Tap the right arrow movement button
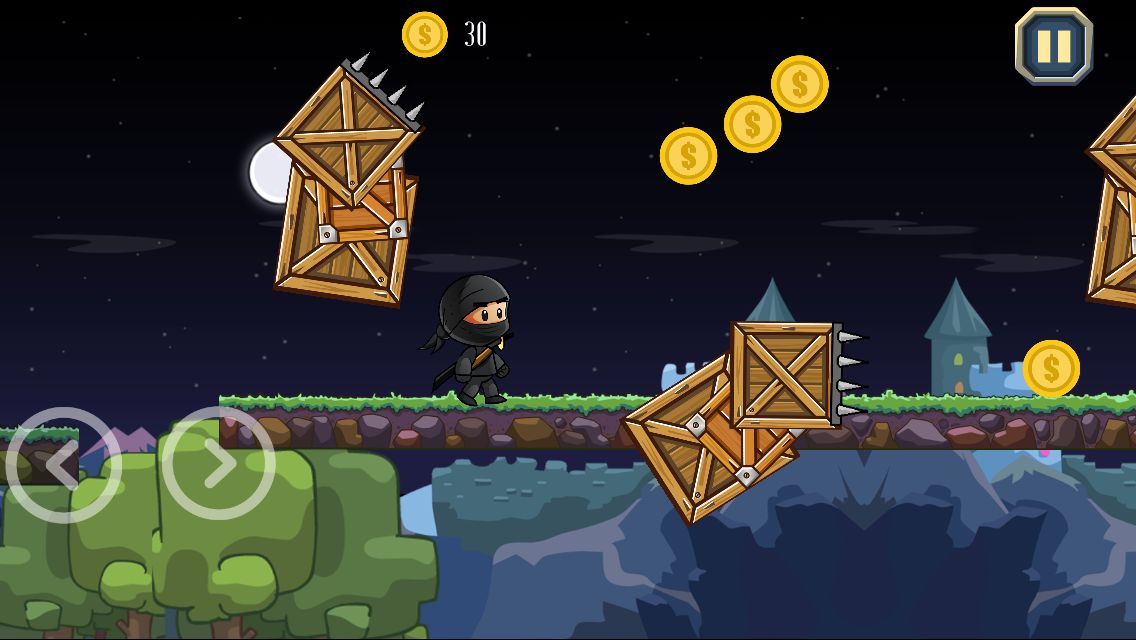The height and width of the screenshot is (640, 1136). [218, 463]
